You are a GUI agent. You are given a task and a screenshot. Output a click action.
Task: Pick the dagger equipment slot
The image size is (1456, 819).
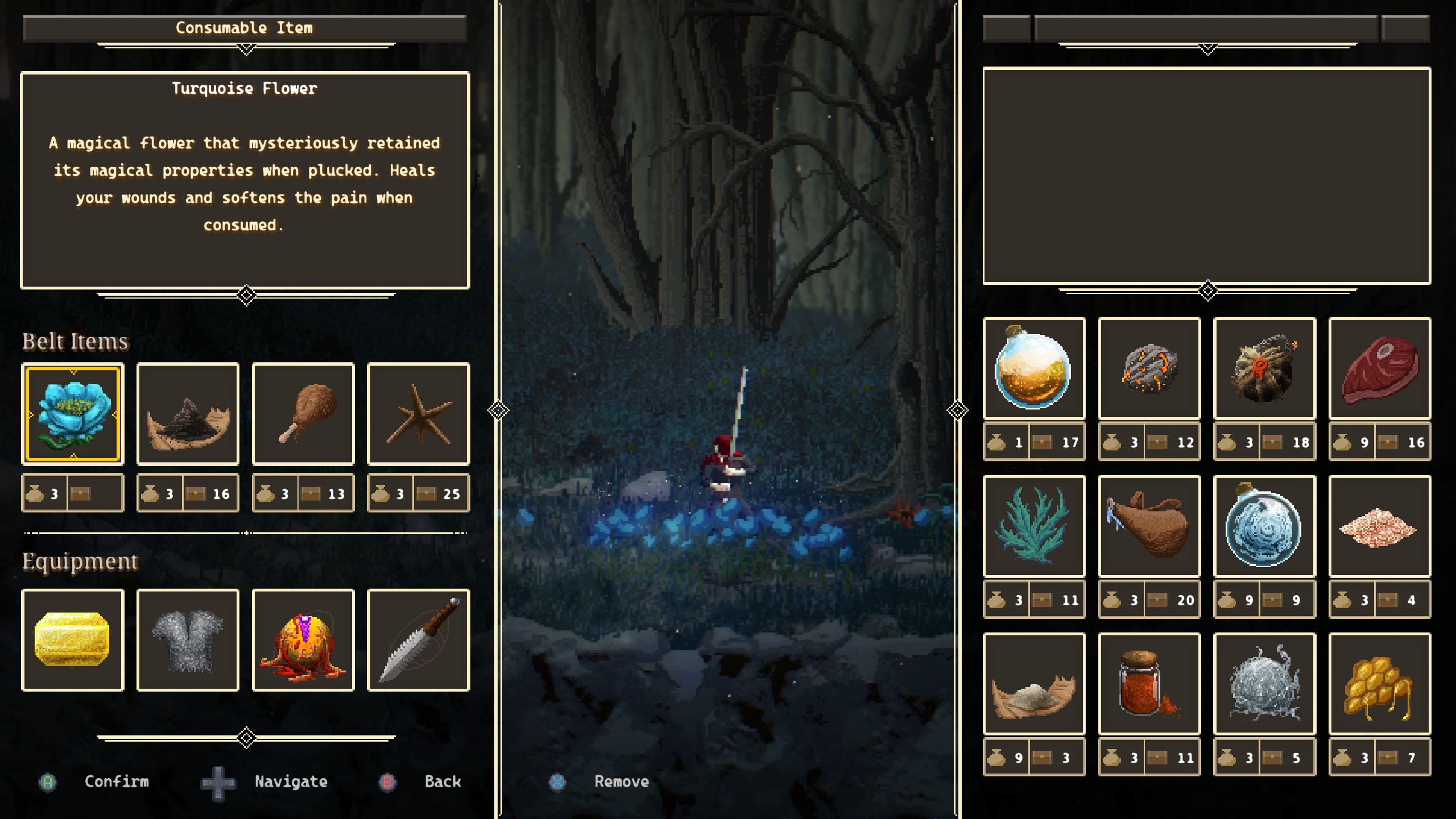click(x=419, y=640)
